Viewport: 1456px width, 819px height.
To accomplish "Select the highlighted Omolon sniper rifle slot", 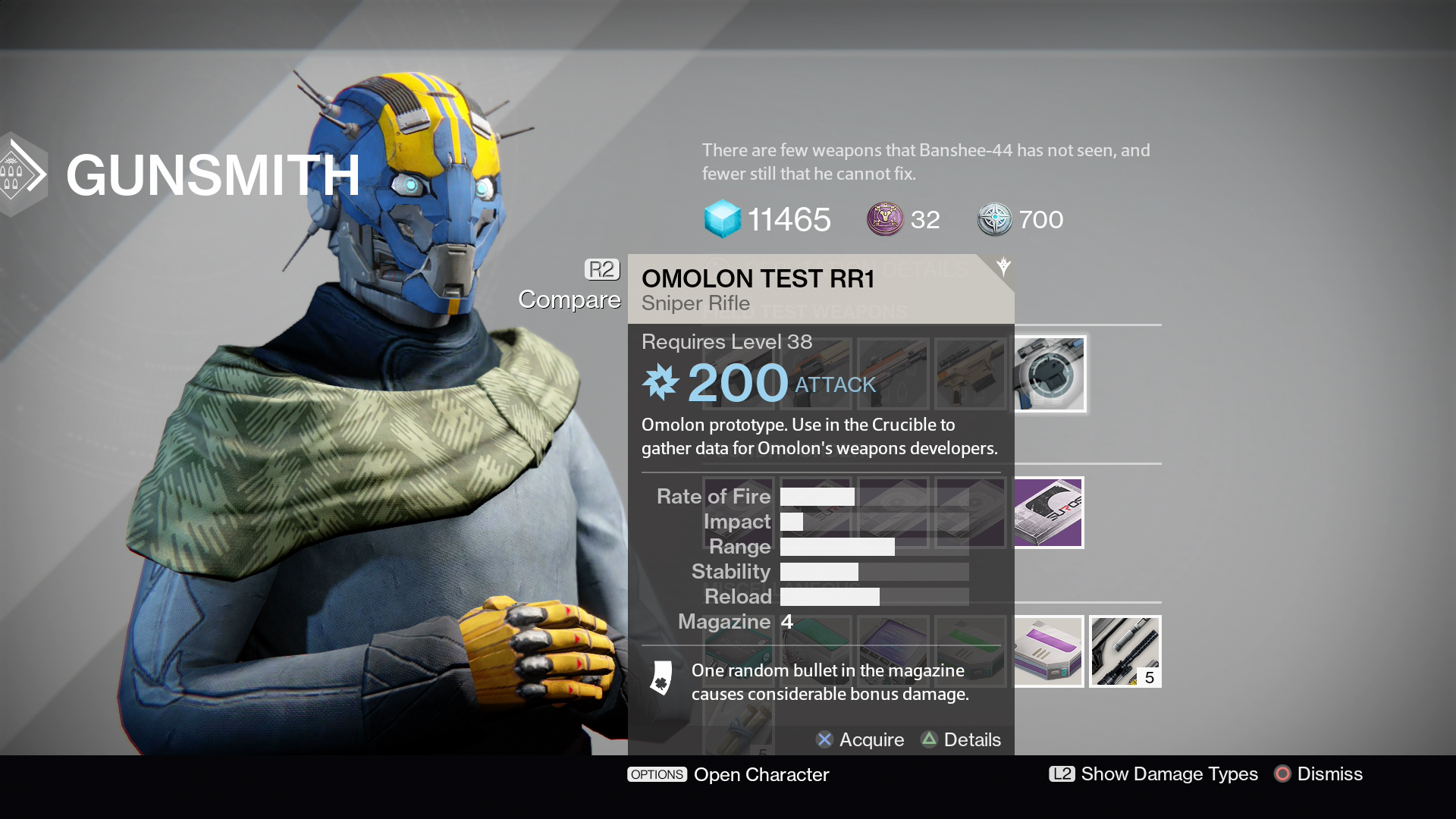I will tap(1050, 374).
